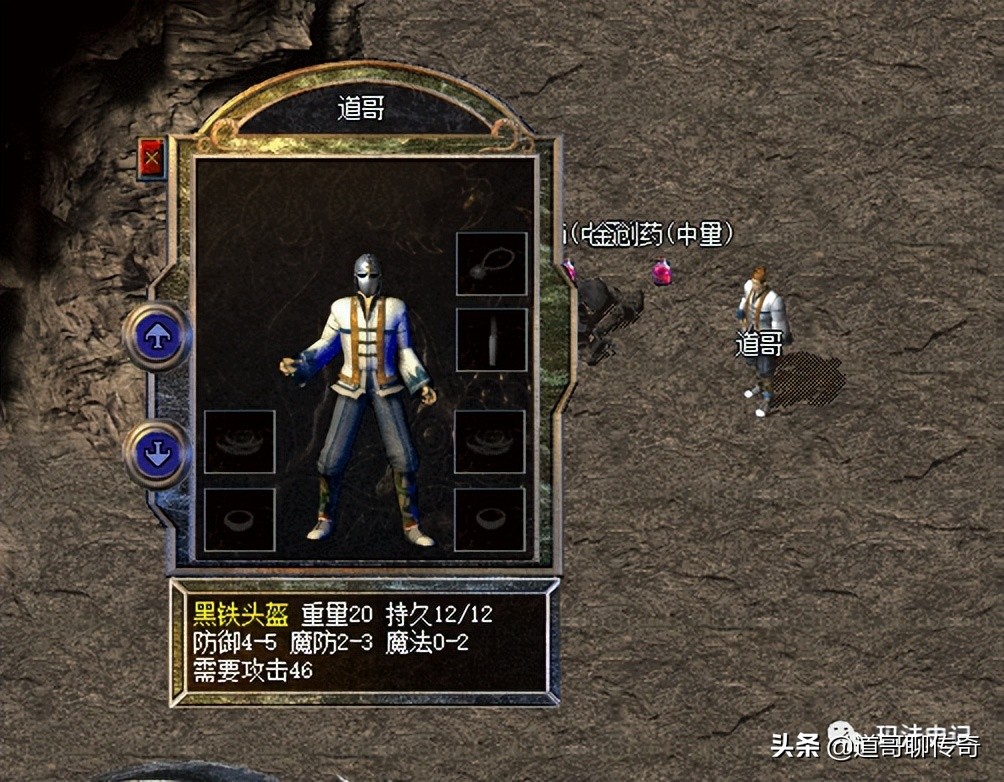This screenshot has height=782, width=1004.
Task: Close the 道哥 character panel
Action: click(152, 158)
